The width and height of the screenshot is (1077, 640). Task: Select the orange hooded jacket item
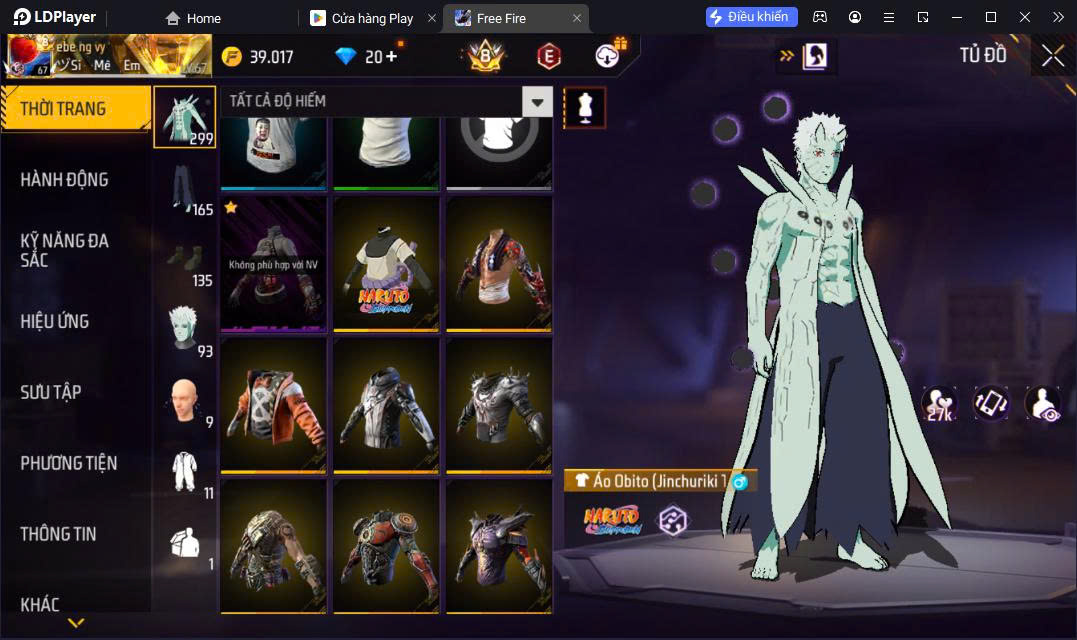click(273, 405)
